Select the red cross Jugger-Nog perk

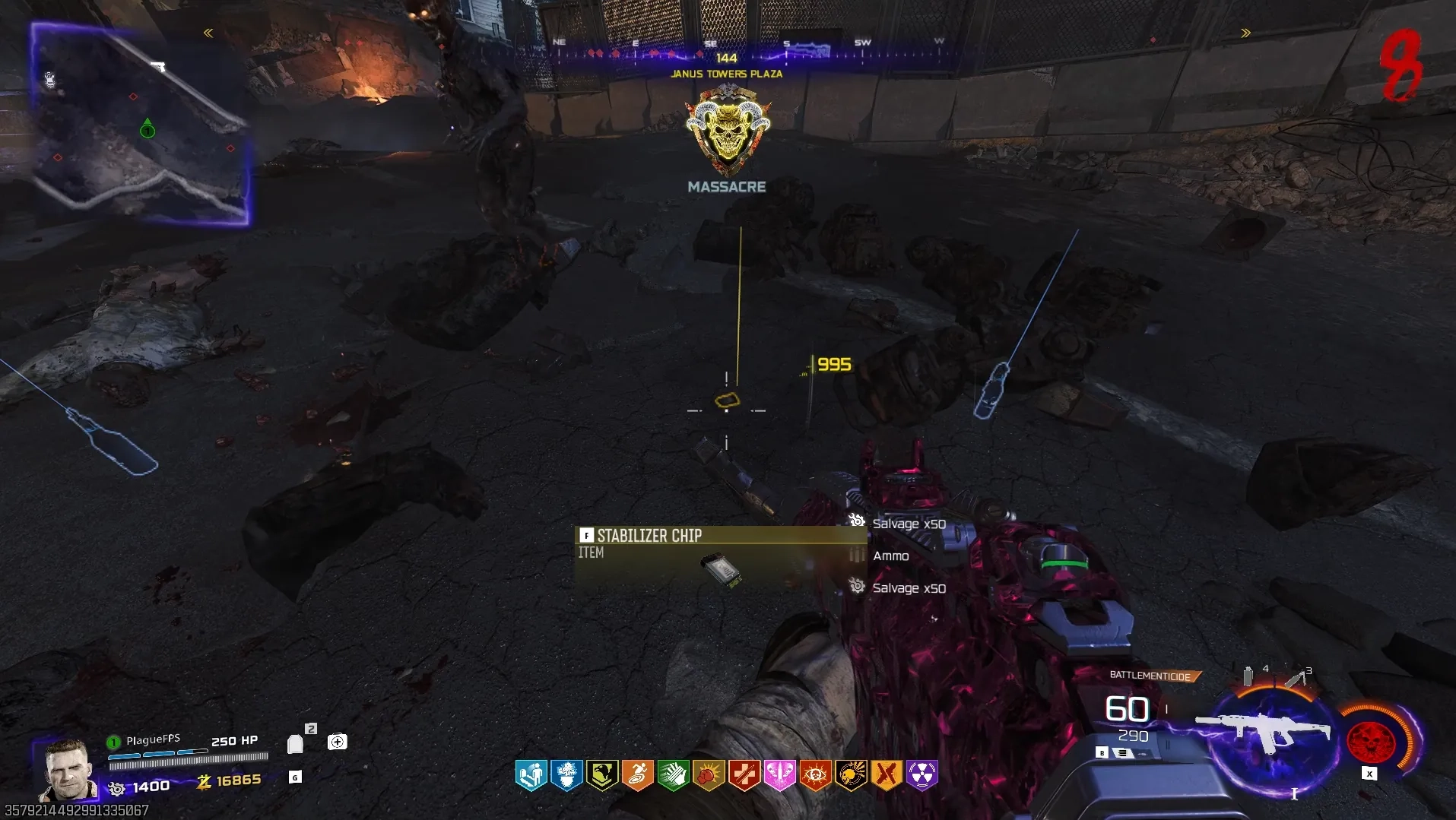click(x=744, y=775)
